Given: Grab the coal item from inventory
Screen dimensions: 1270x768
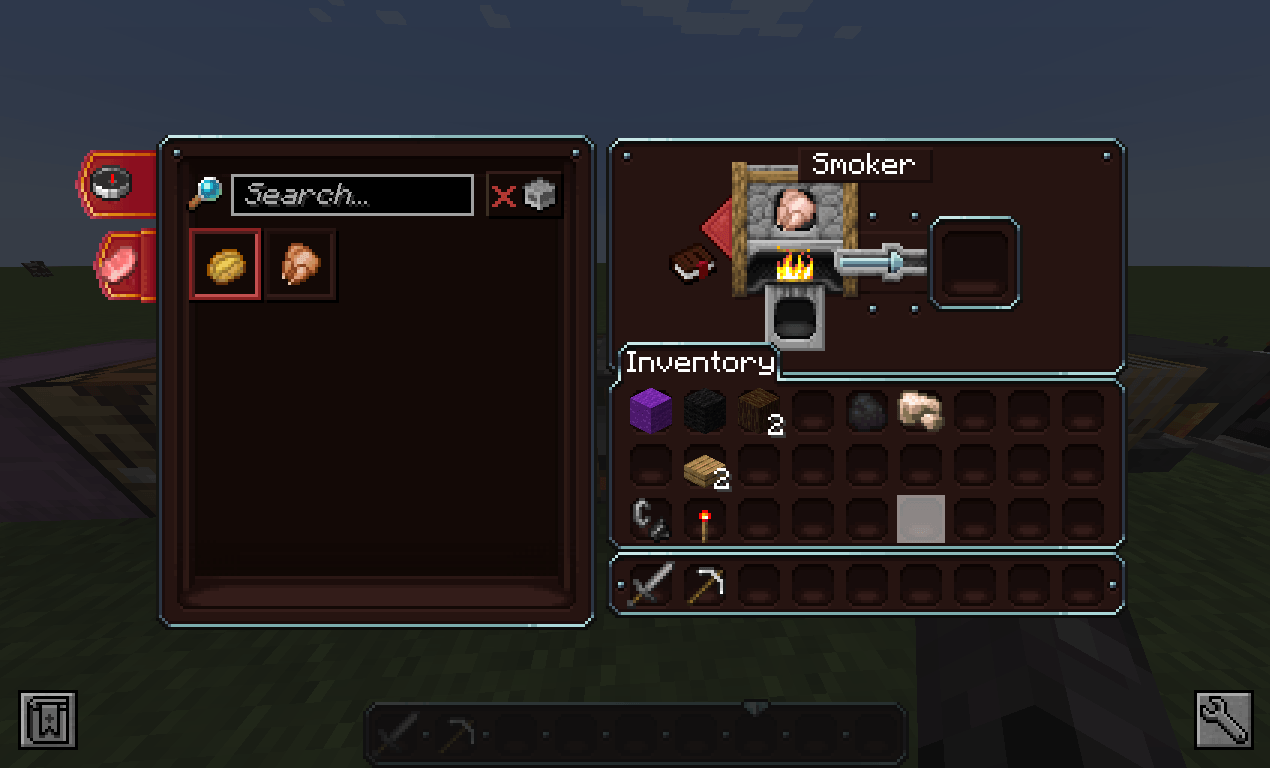Looking at the screenshot, I should click(x=866, y=411).
